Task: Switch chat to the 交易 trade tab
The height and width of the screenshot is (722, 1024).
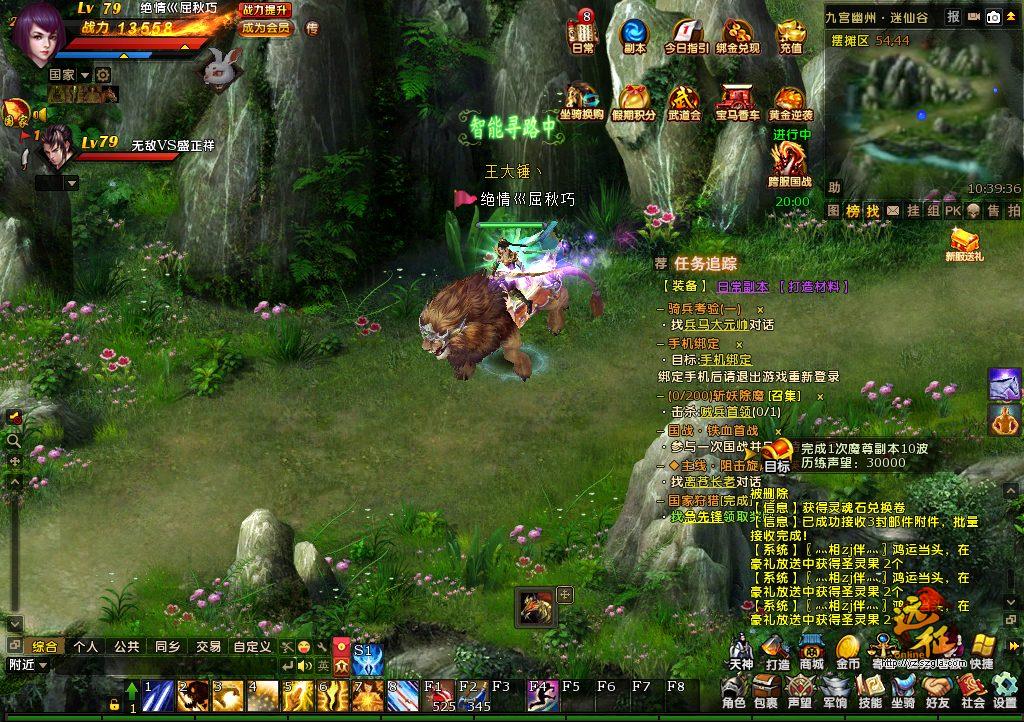Action: click(208, 646)
